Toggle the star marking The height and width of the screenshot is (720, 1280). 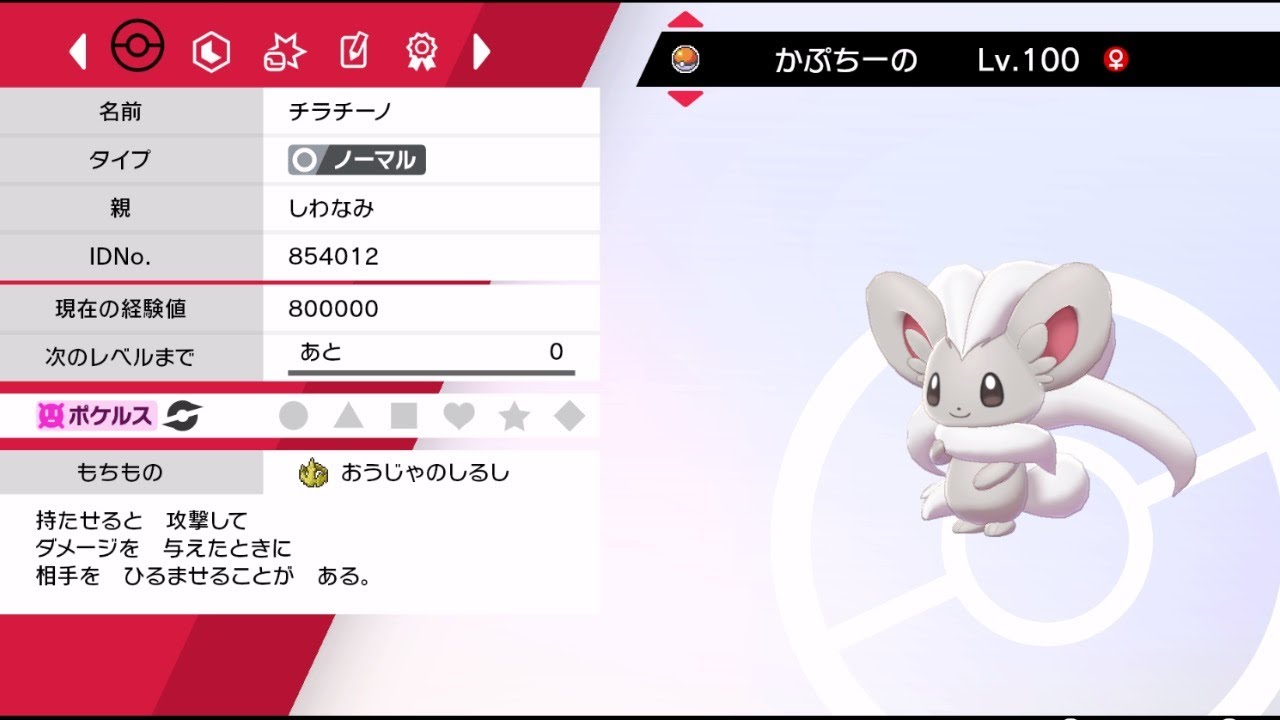coord(514,416)
